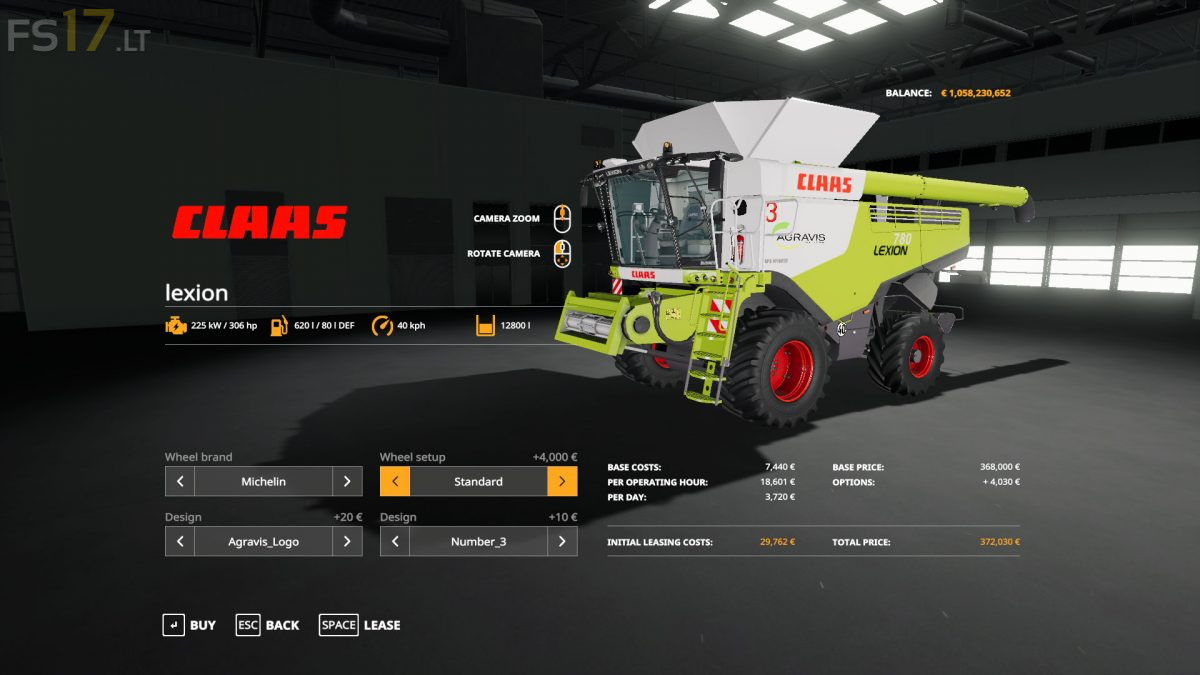Select next wheel brand after Michelin
The image size is (1200, 675).
click(x=347, y=481)
